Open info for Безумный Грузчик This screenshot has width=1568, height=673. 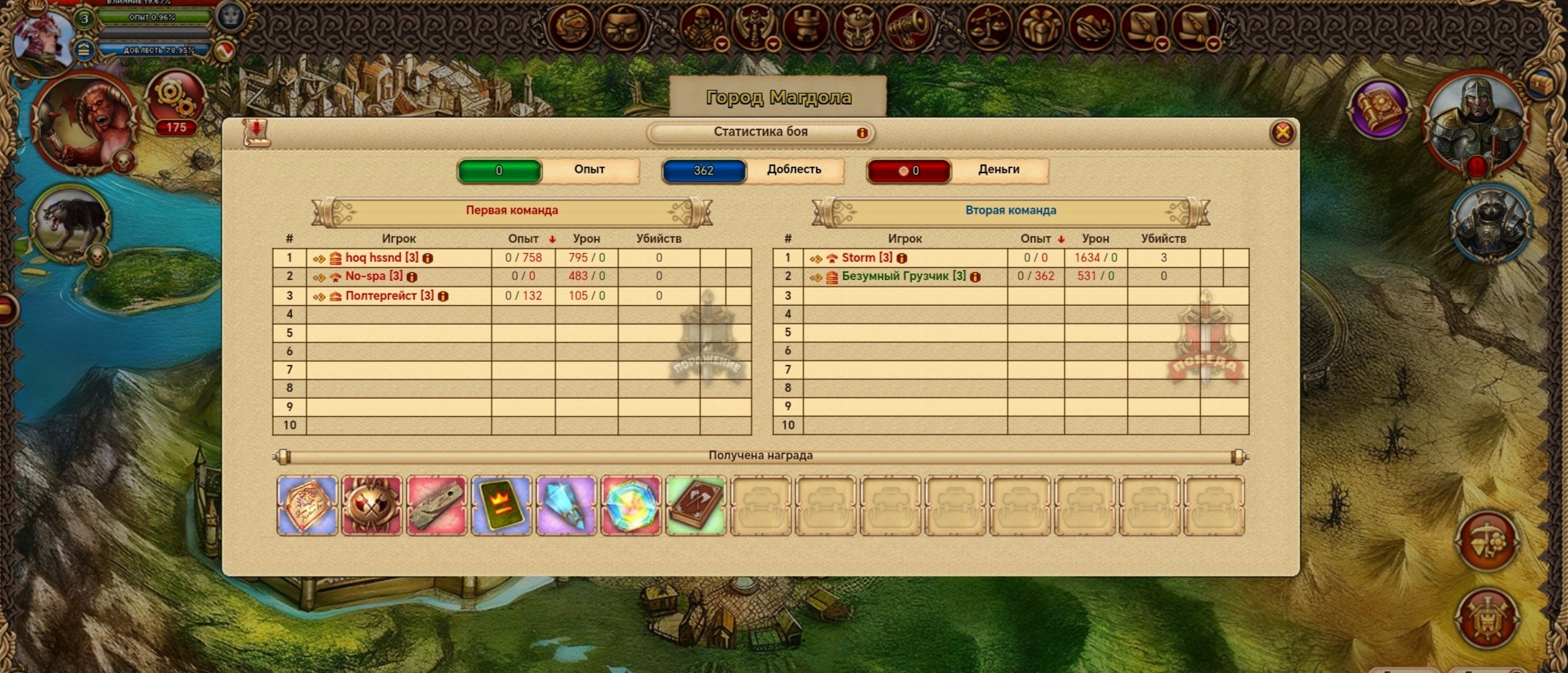pos(975,277)
